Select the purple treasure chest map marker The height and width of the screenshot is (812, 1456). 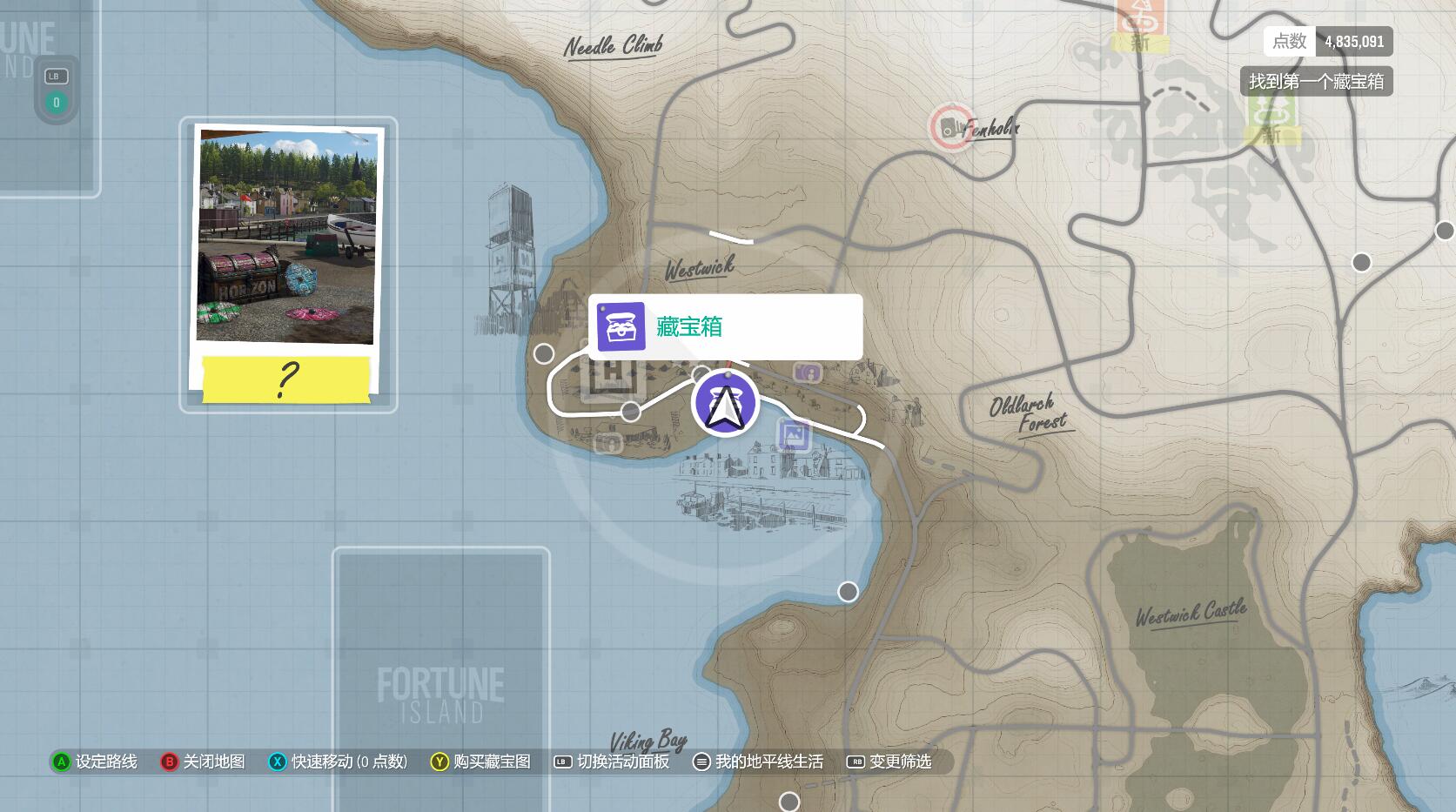pos(725,403)
